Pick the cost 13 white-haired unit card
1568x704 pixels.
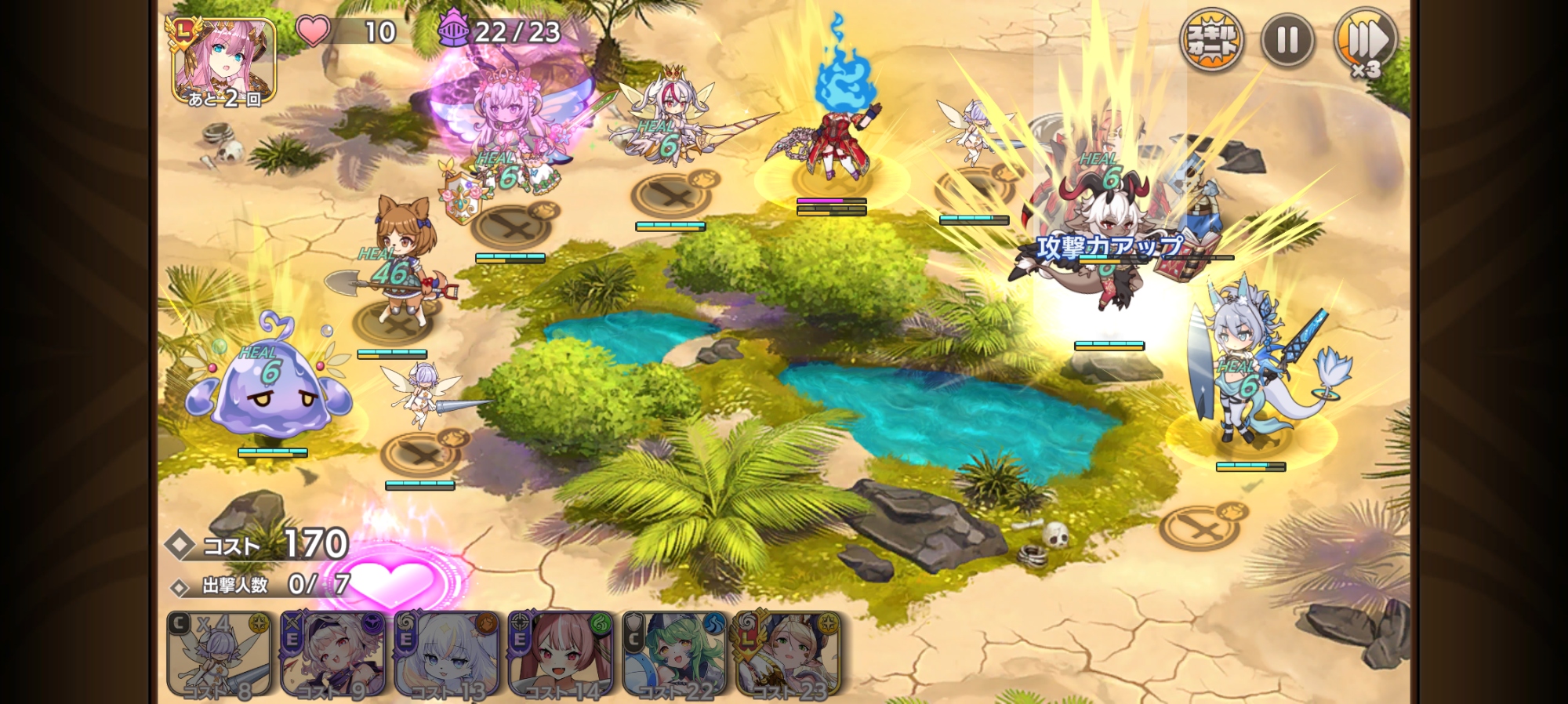coord(447,655)
